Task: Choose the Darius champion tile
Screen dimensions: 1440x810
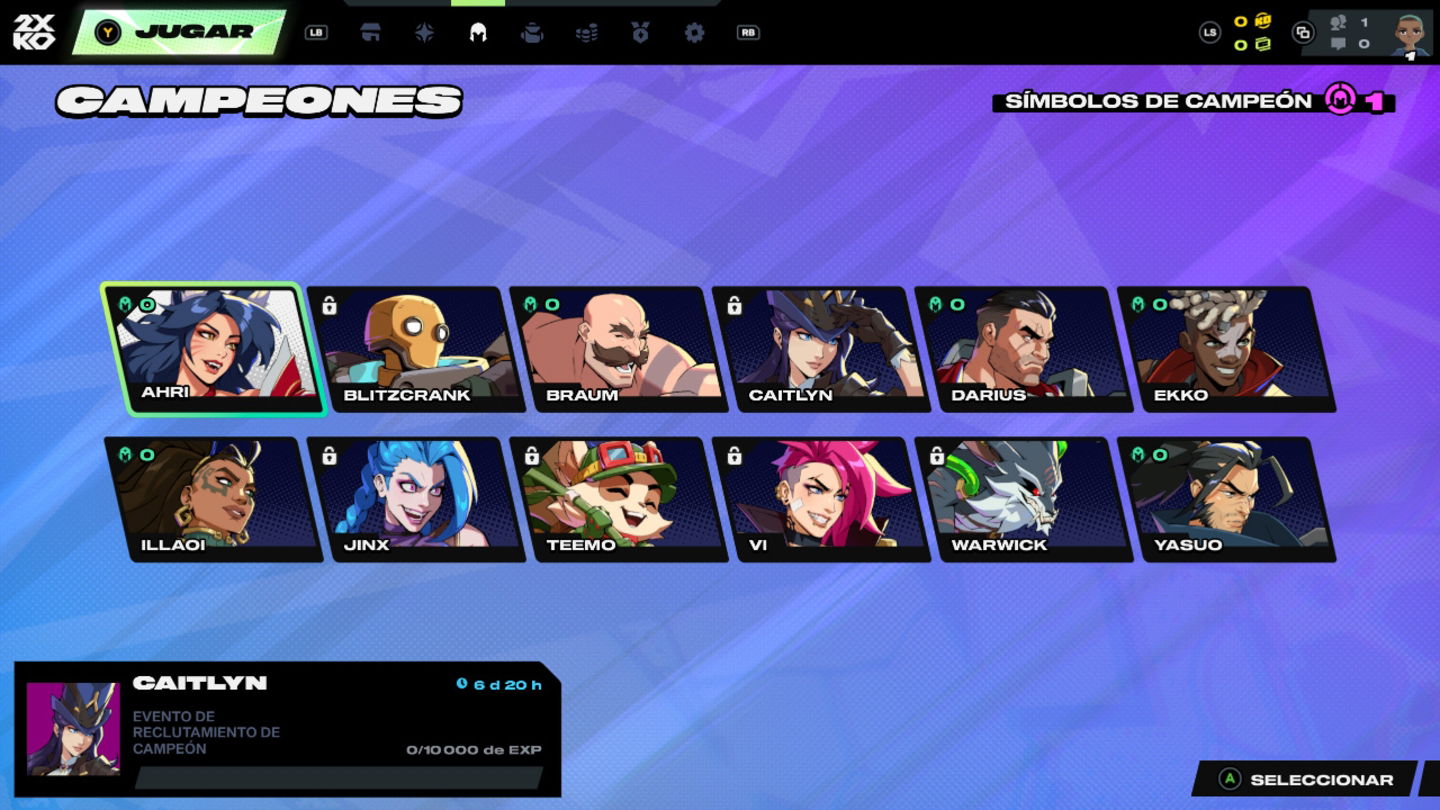Action: (x=1024, y=348)
